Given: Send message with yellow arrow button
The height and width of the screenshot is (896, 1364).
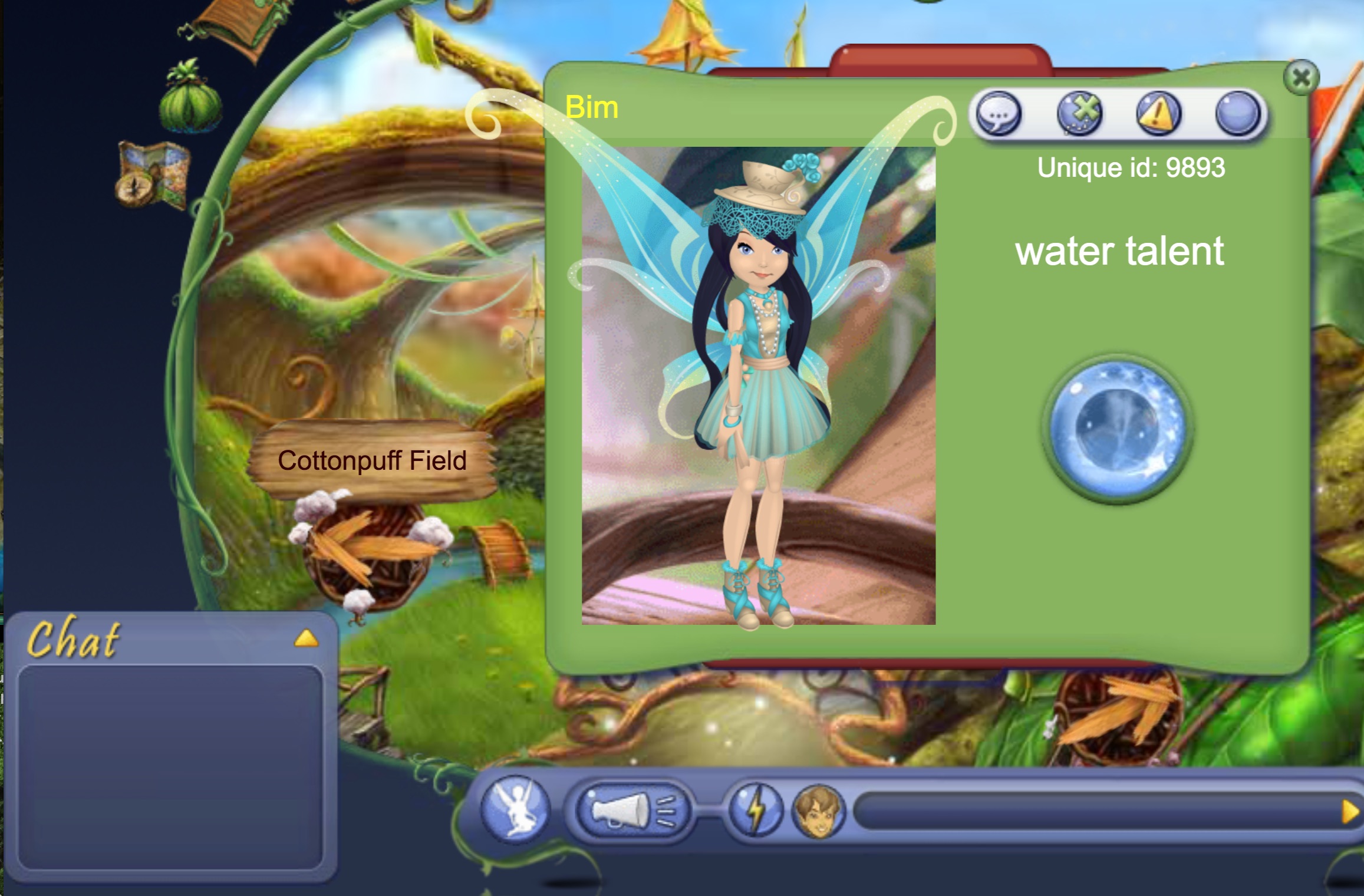Looking at the screenshot, I should point(1350,812).
